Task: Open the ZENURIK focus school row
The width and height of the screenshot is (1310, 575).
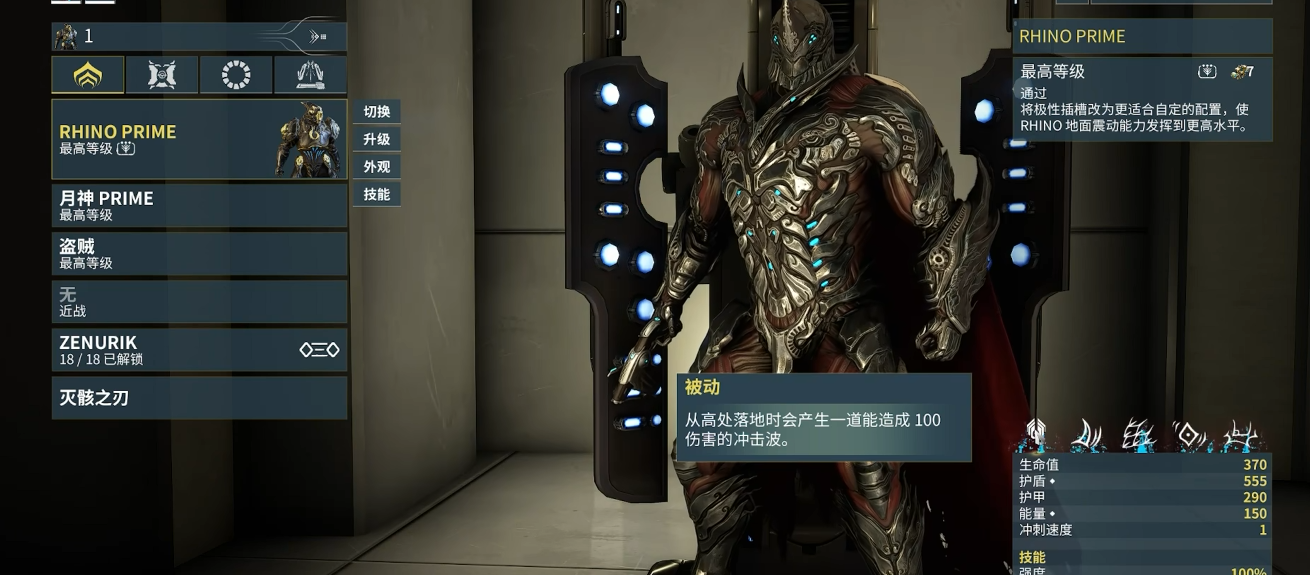Action: click(x=199, y=349)
